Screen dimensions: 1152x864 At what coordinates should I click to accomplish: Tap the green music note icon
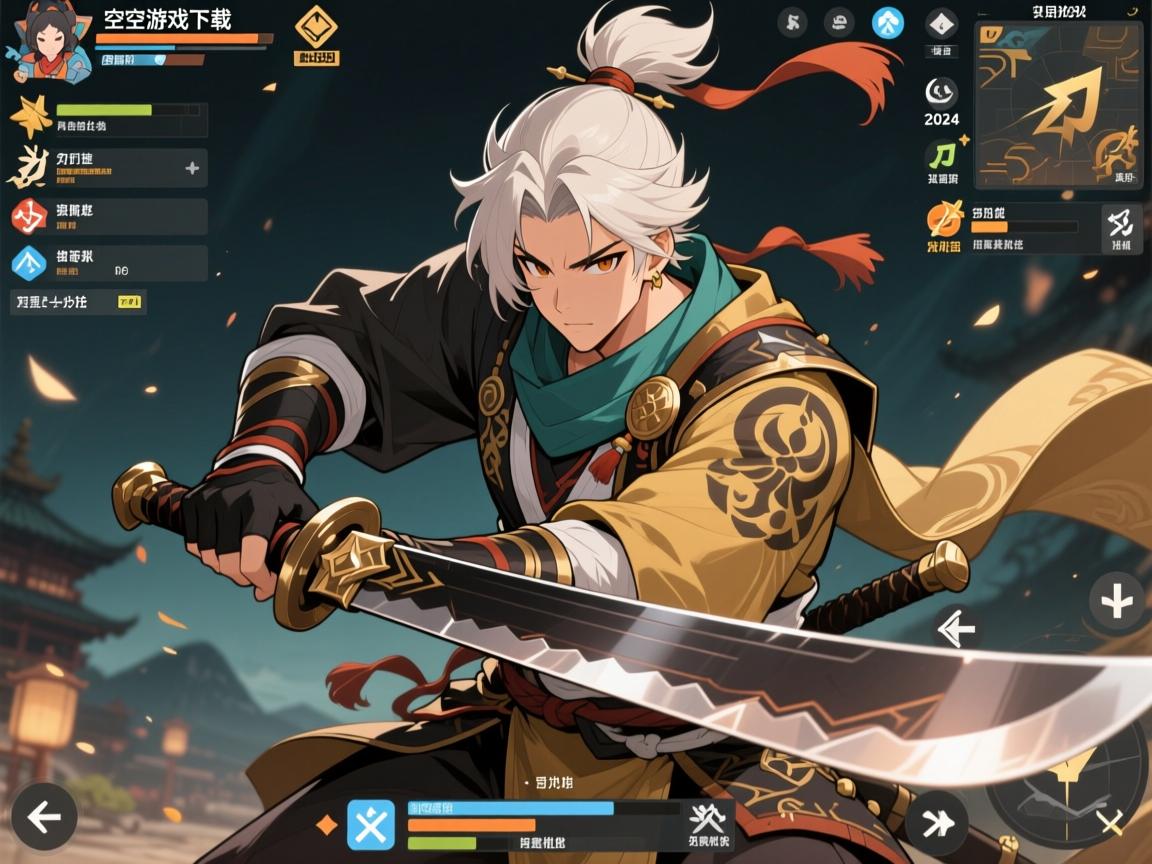[x=942, y=154]
